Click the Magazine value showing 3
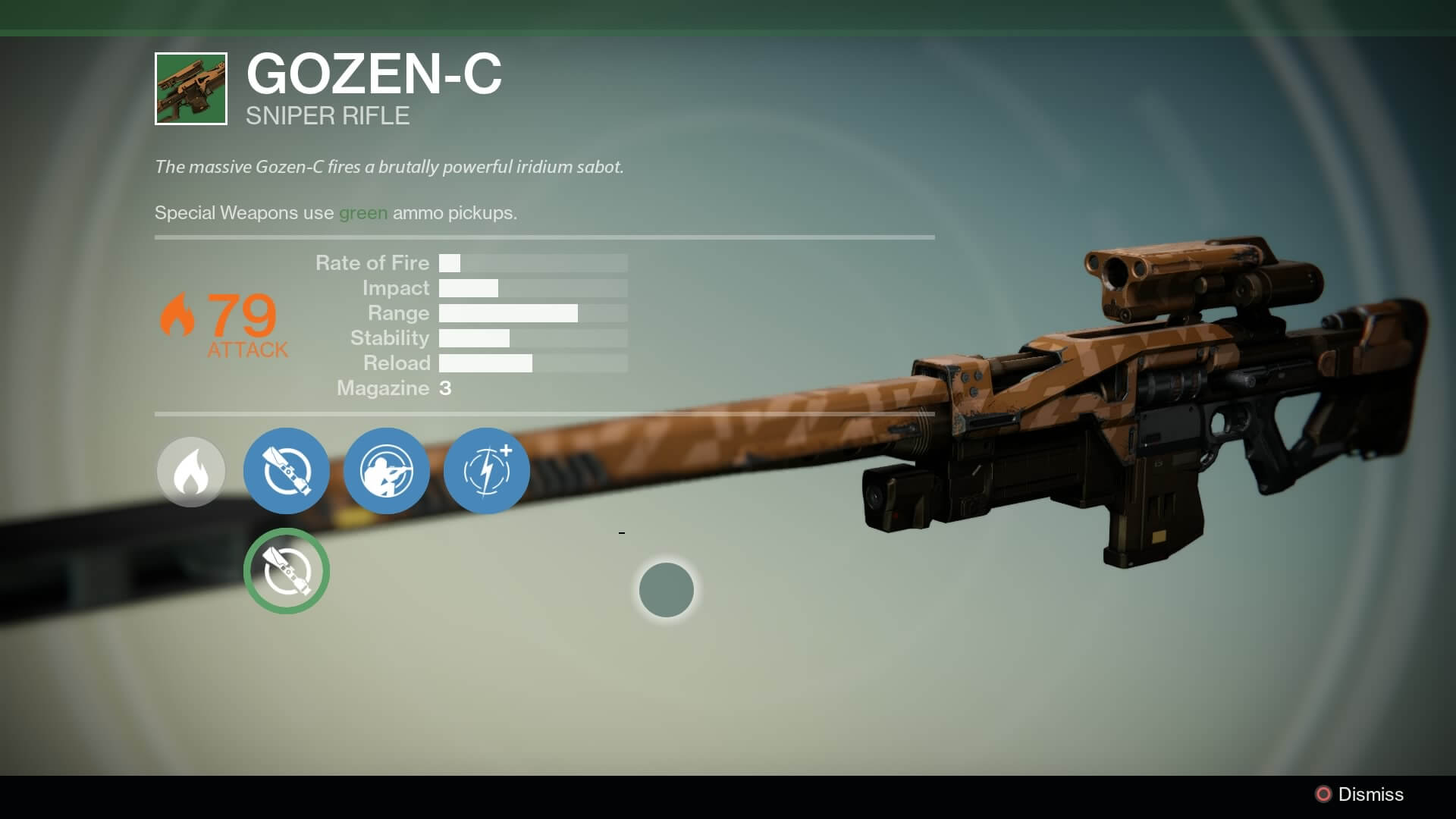 (x=446, y=388)
